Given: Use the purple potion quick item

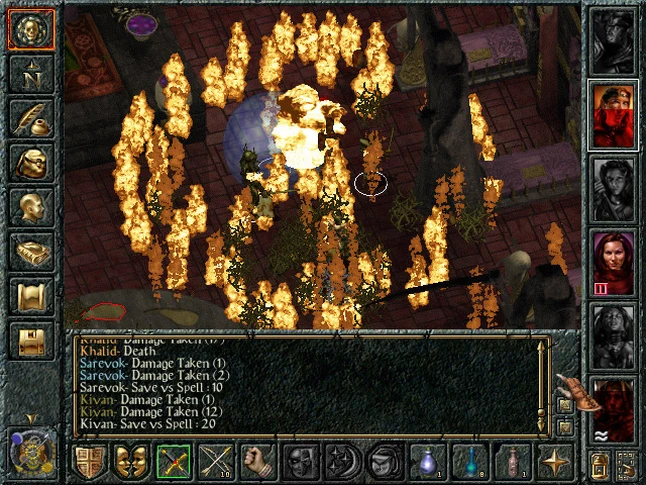Looking at the screenshot, I should pos(425,461).
